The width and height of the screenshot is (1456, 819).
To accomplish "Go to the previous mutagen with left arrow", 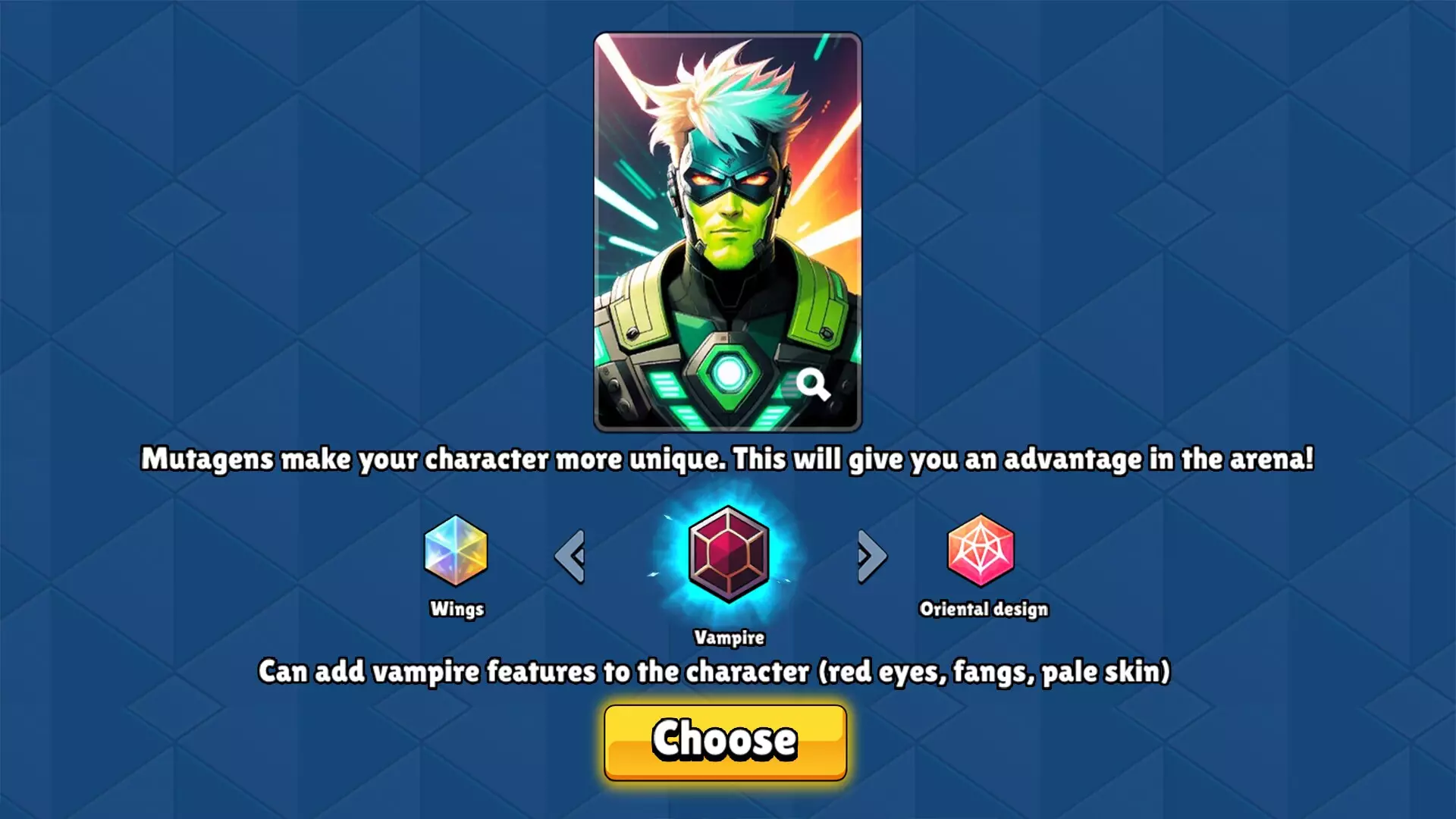I will (x=570, y=557).
